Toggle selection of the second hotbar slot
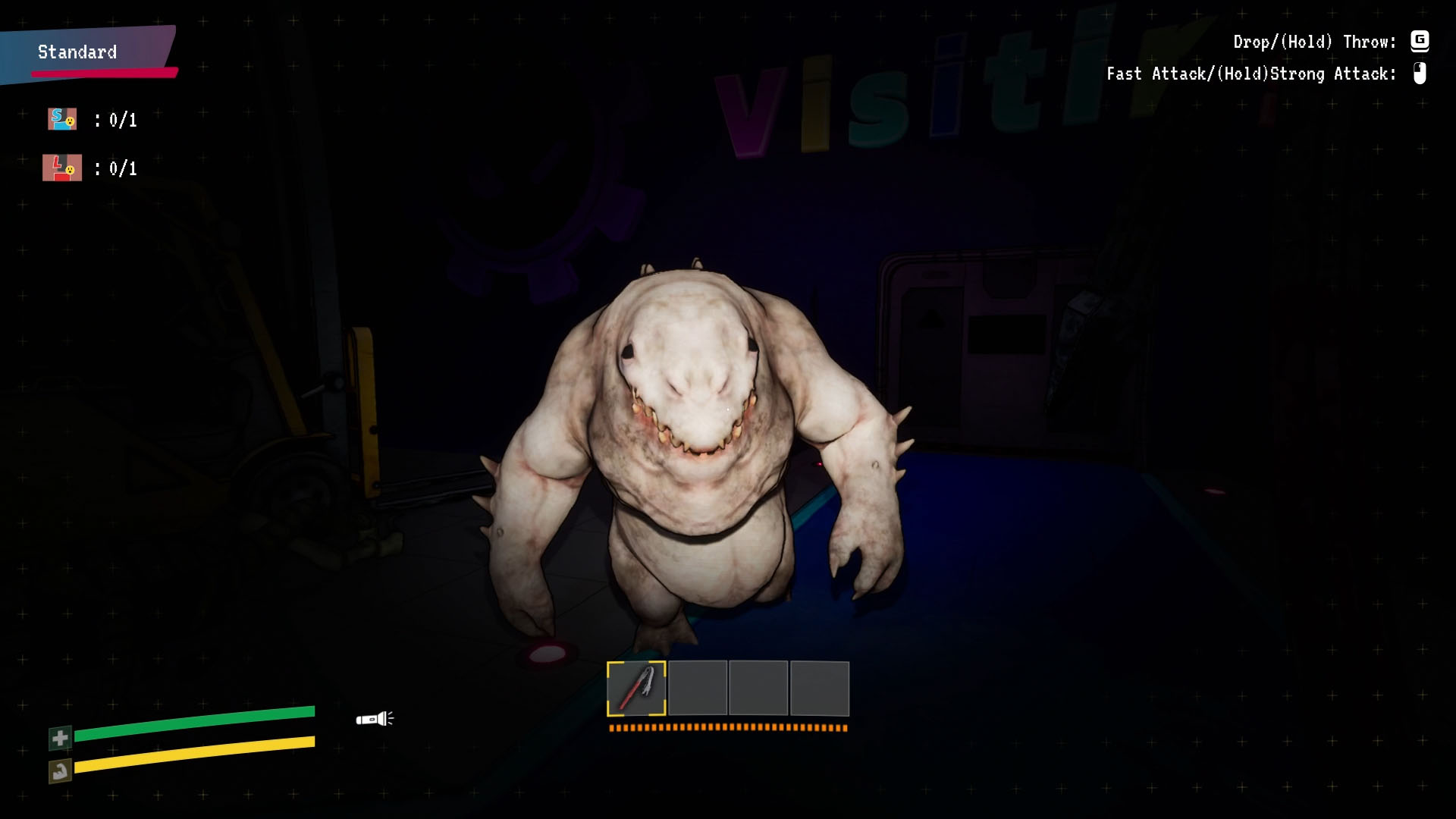The width and height of the screenshot is (1456, 819). click(x=697, y=687)
